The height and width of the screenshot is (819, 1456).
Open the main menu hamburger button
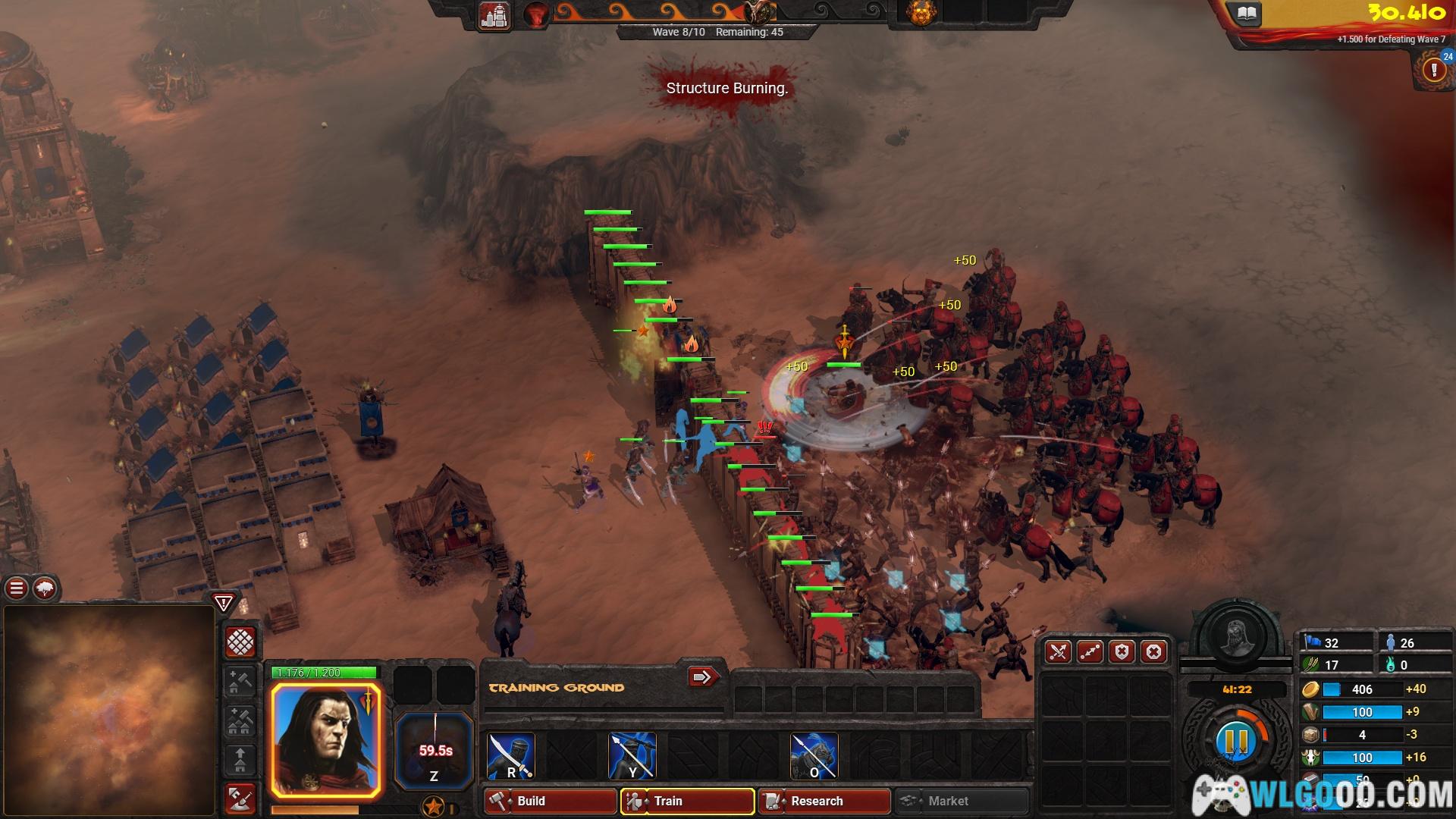[x=17, y=588]
